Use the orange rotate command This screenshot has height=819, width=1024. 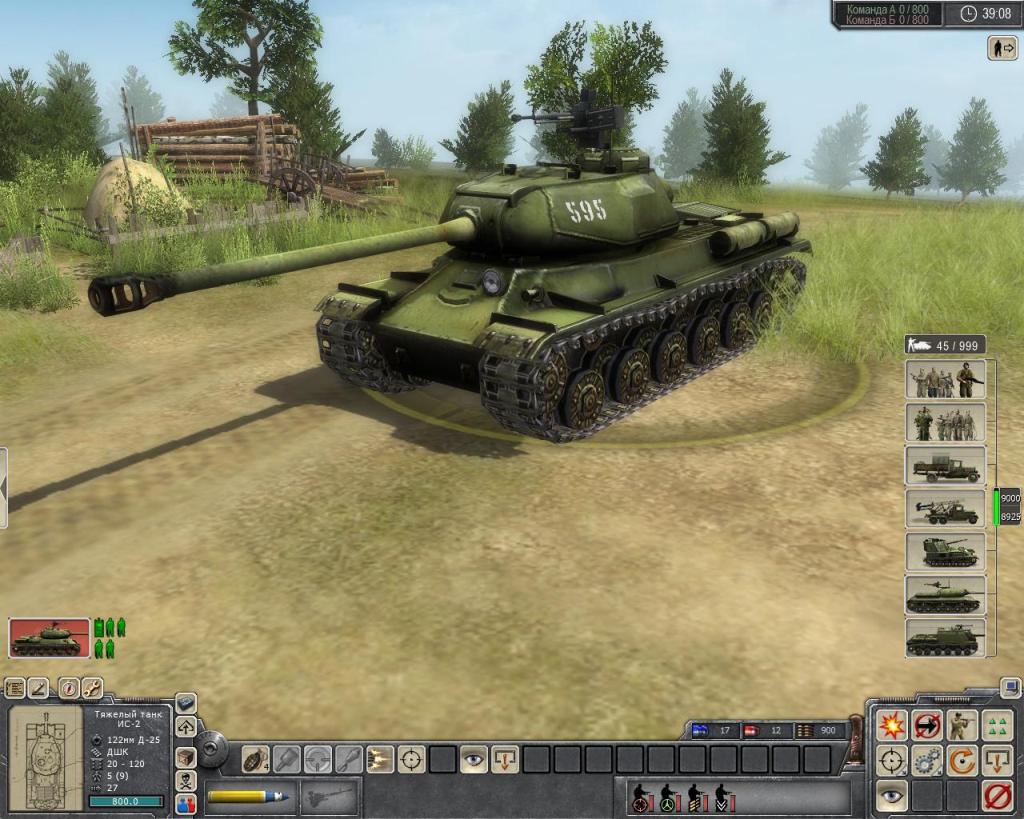click(x=962, y=761)
